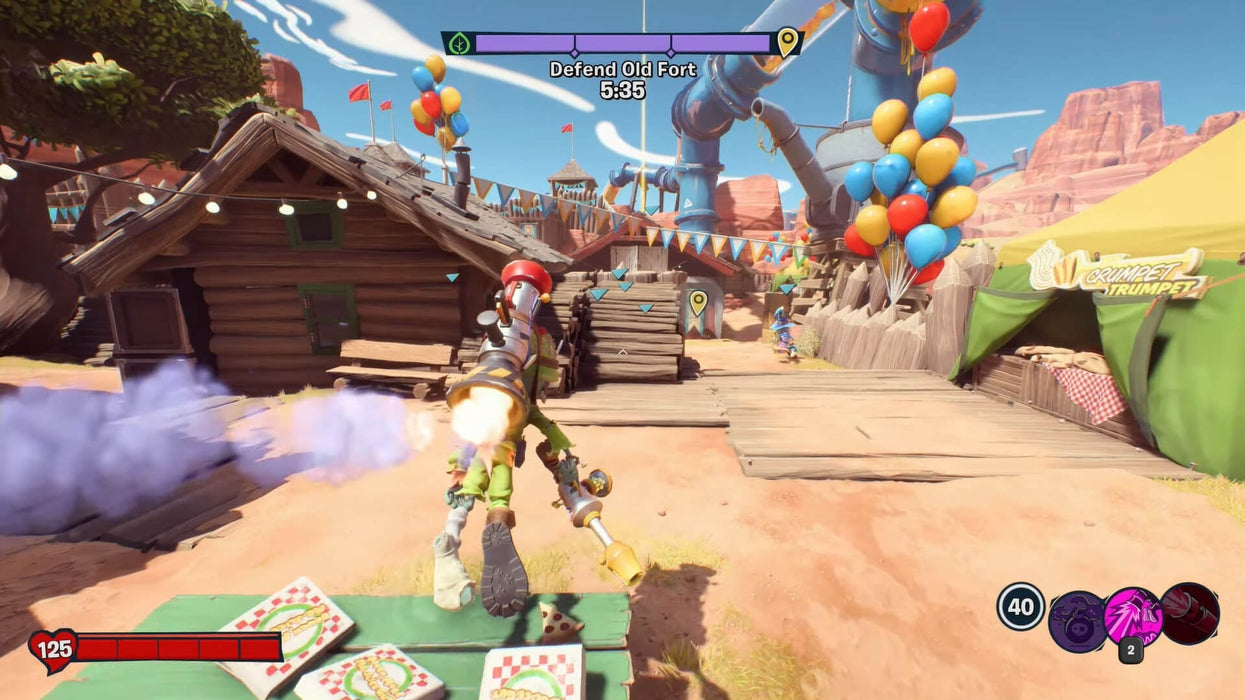Select the objective waypoint marker near the fort

coord(698,300)
